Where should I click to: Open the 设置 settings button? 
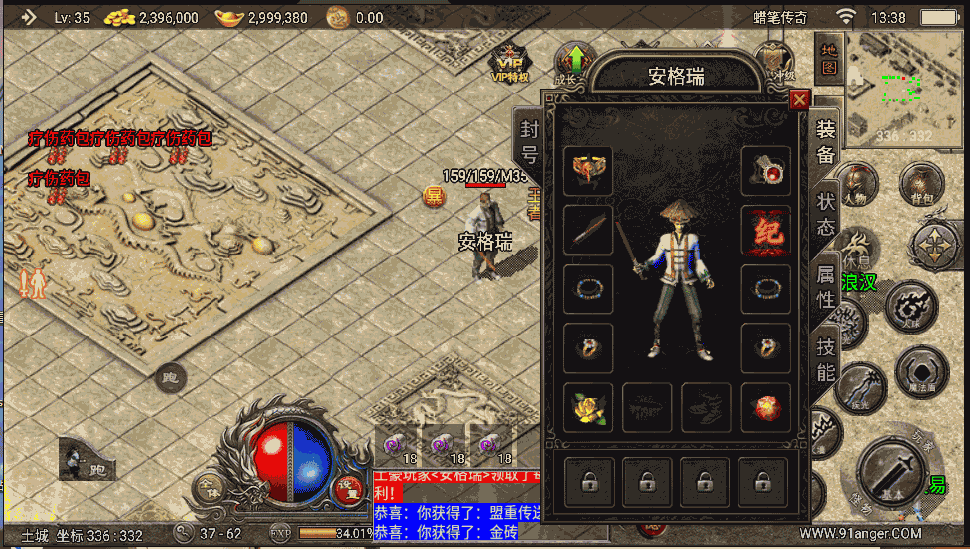[348, 487]
